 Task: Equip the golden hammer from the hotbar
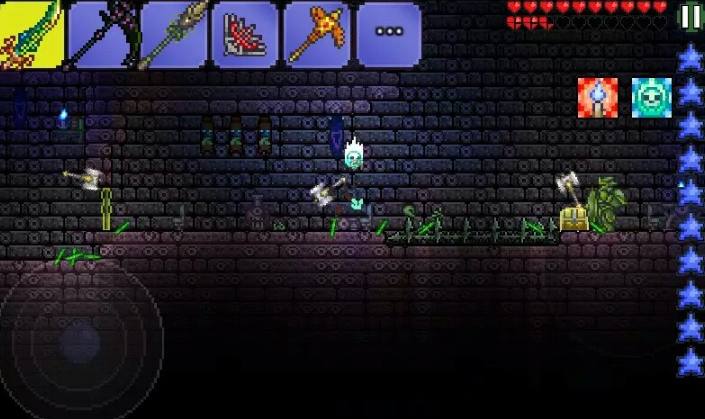(x=316, y=33)
